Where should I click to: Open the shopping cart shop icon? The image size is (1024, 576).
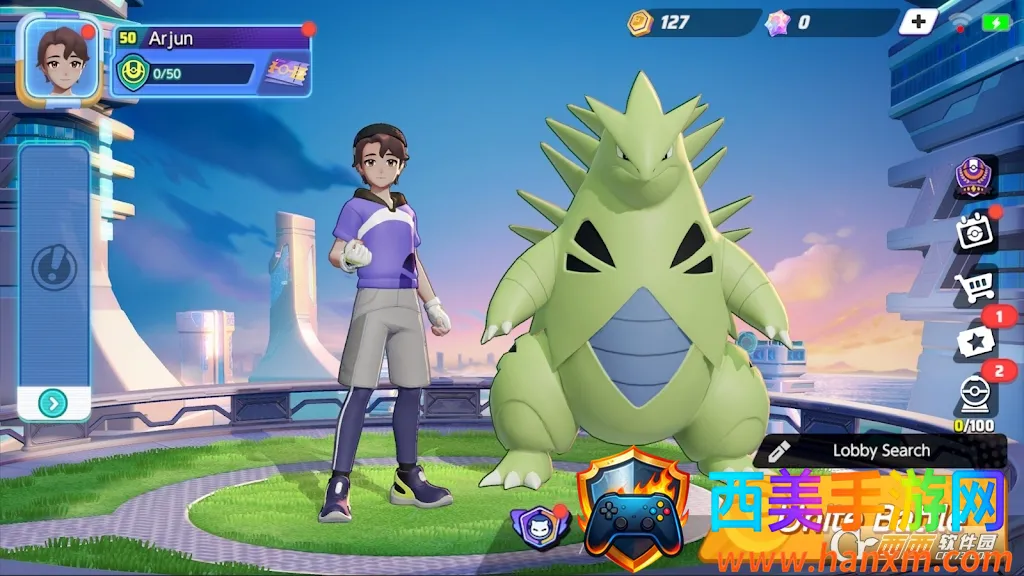(973, 290)
